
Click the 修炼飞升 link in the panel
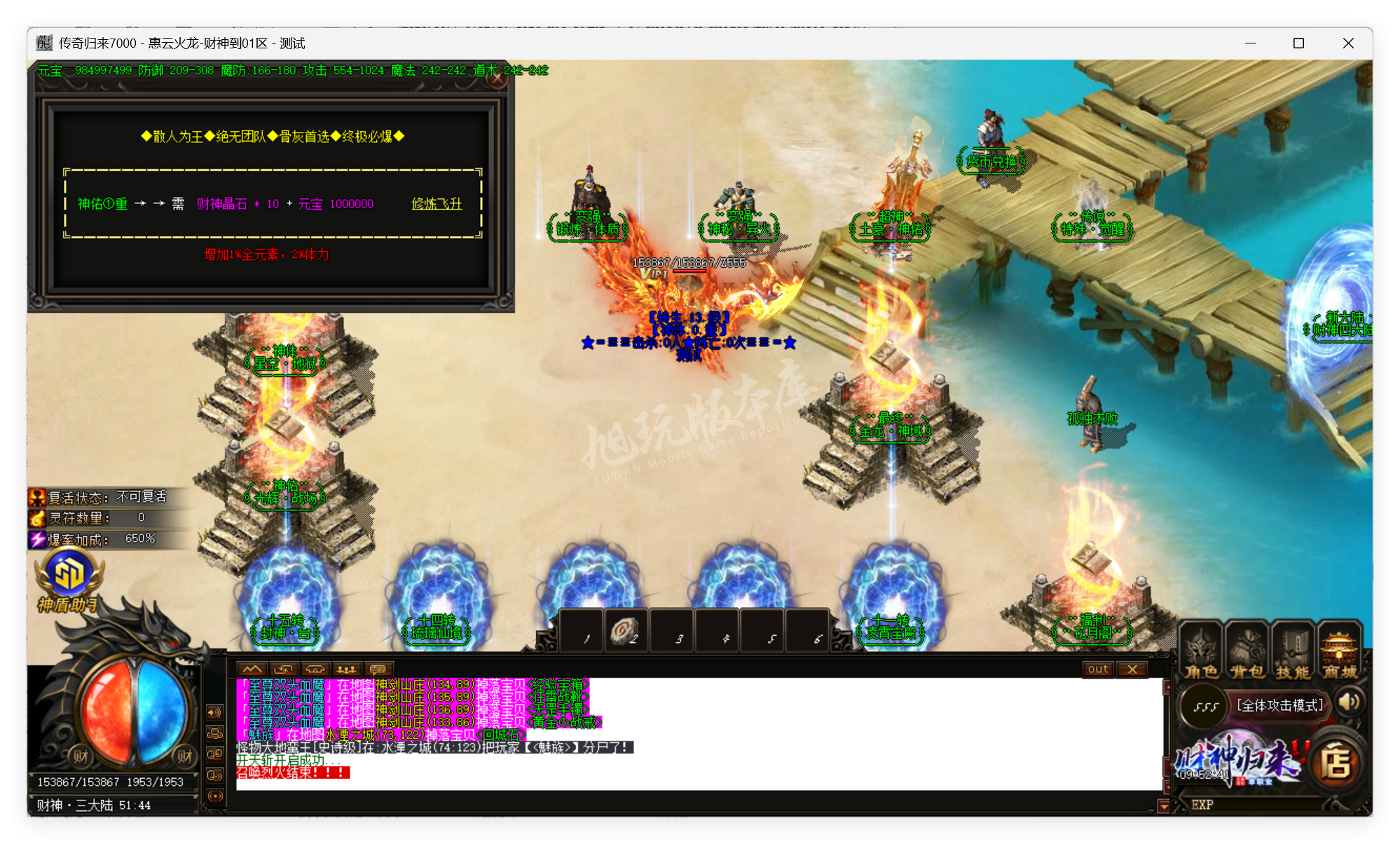click(x=435, y=204)
